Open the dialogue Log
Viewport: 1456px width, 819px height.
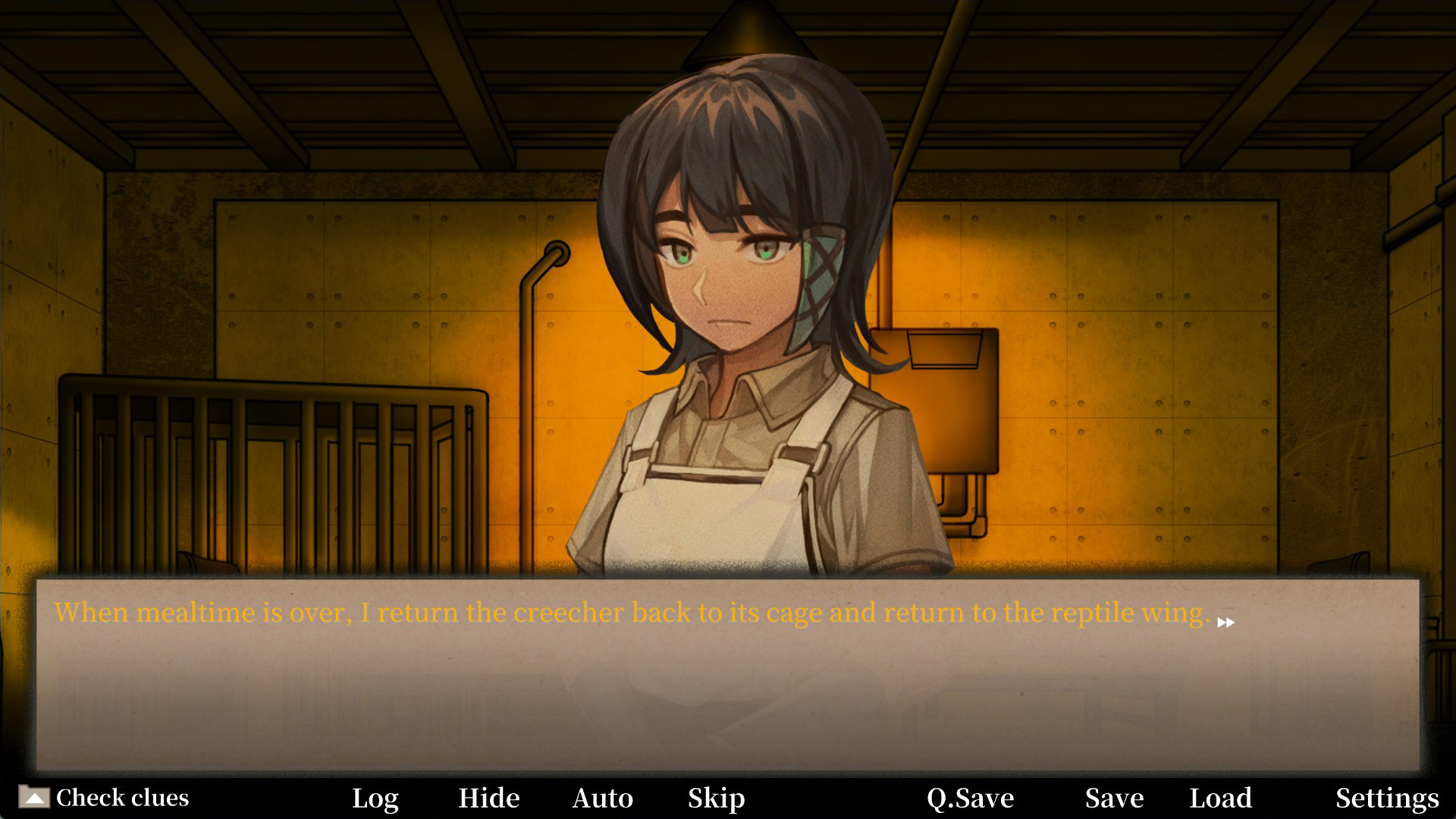pyautogui.click(x=375, y=798)
